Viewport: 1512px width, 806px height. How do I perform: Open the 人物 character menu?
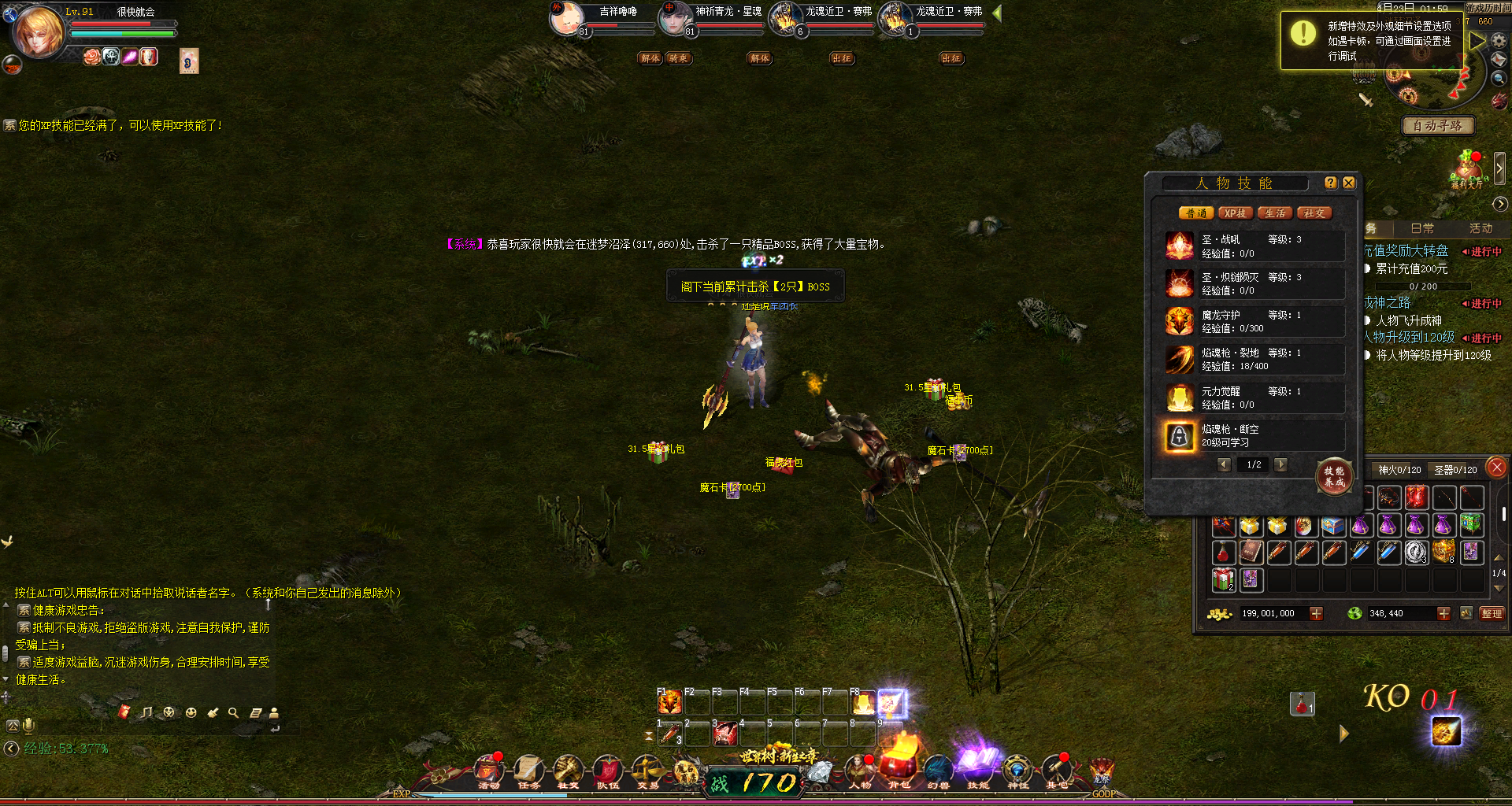(860, 773)
